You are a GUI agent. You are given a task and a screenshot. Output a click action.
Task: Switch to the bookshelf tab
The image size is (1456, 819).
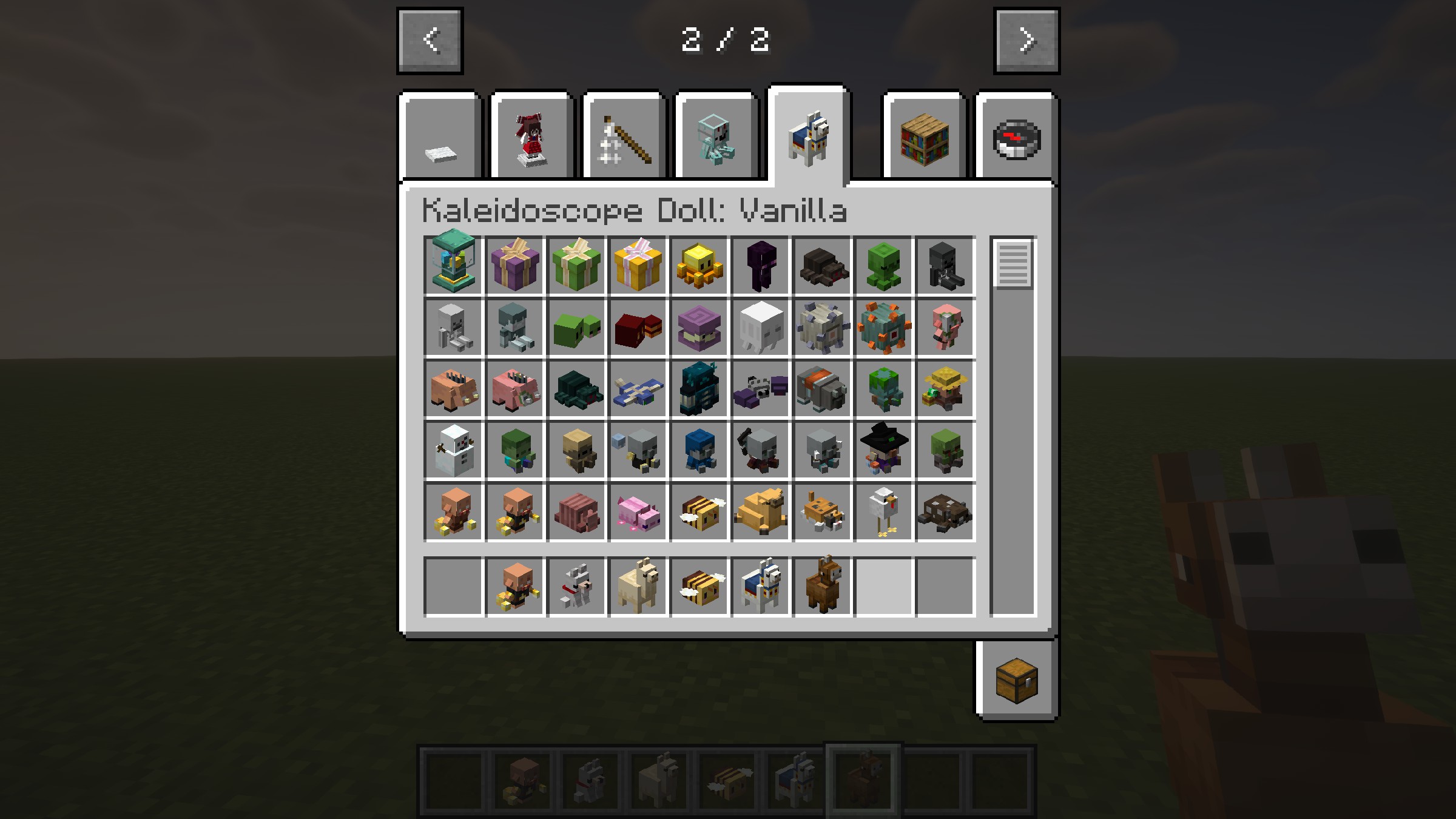click(x=925, y=140)
